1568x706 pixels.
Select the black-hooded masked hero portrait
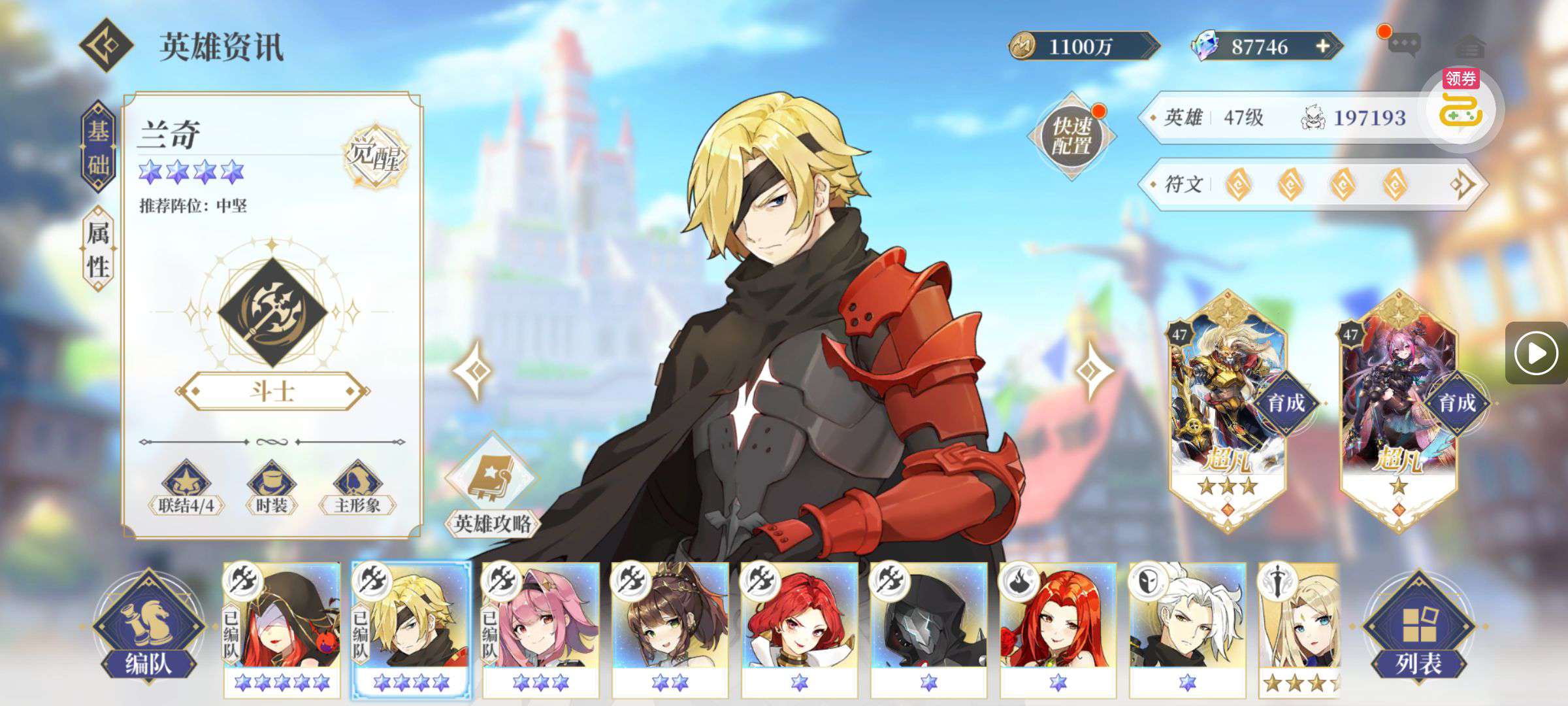coord(928,628)
